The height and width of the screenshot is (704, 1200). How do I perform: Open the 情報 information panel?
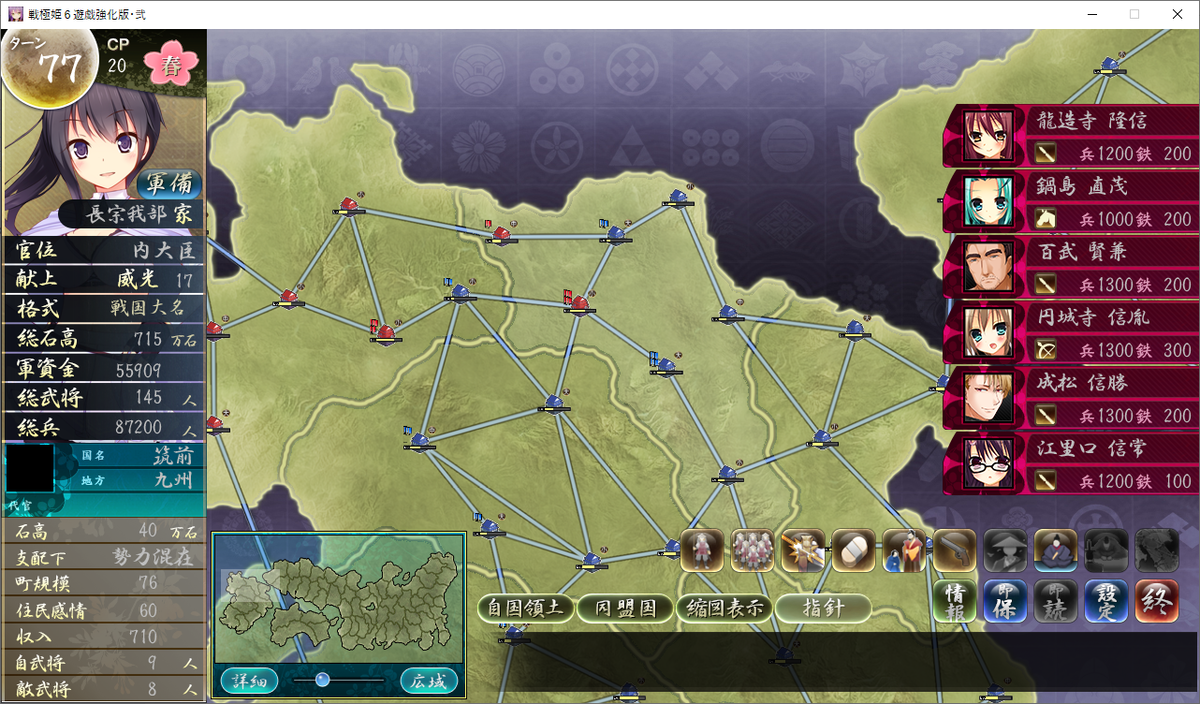[954, 601]
